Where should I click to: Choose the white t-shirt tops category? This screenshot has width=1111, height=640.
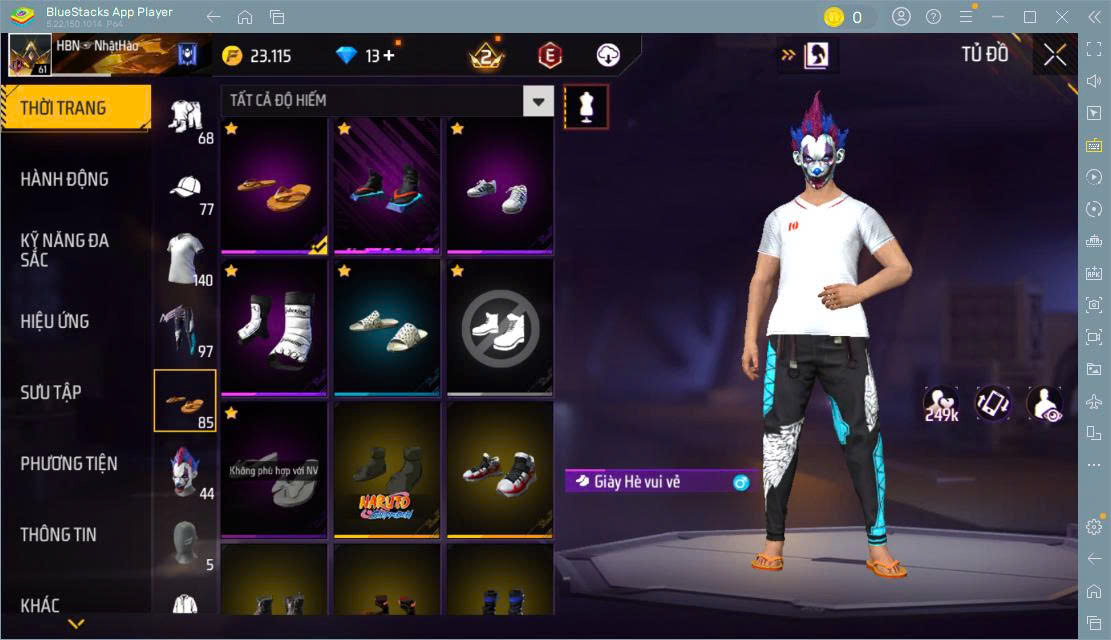185,259
